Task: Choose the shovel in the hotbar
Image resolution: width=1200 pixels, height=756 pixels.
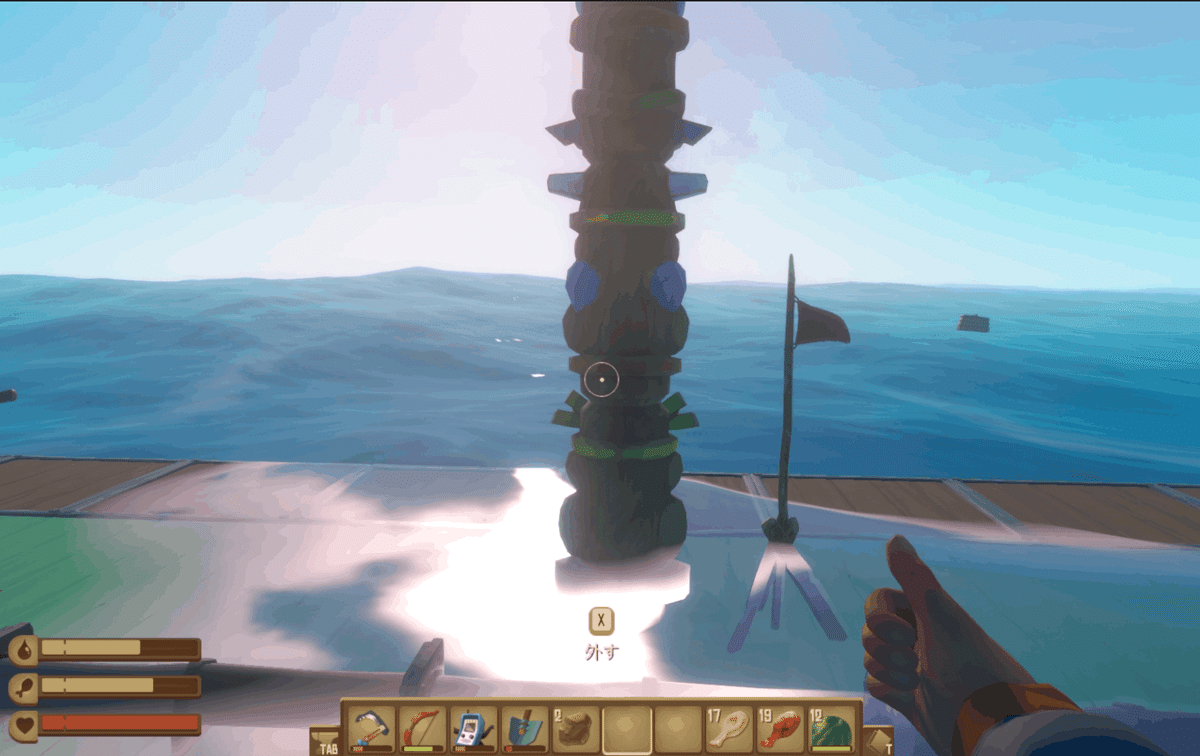Action: [524, 728]
